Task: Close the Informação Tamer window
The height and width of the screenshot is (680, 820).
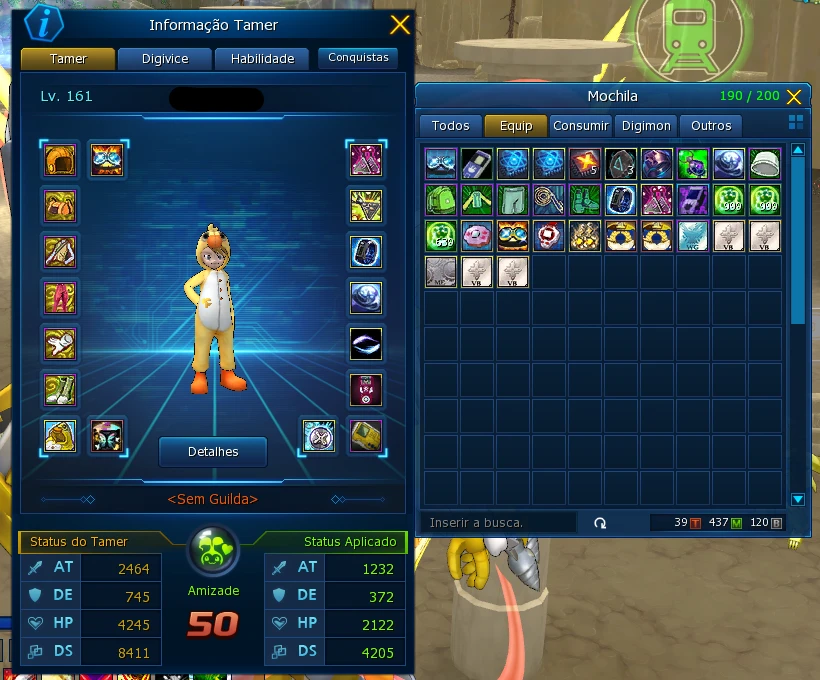Action: tap(399, 25)
